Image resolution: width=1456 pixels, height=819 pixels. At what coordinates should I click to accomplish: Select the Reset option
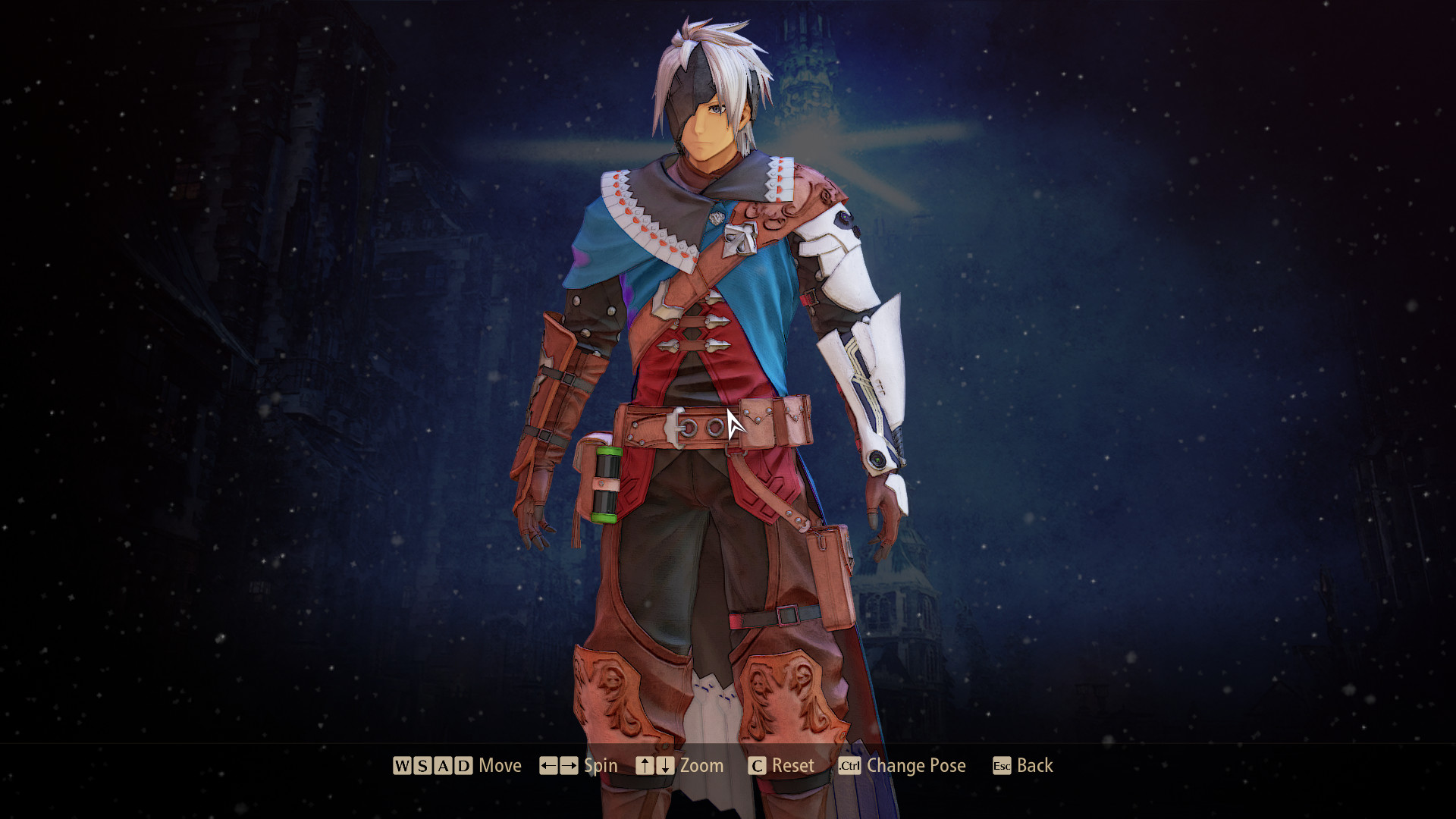792,766
